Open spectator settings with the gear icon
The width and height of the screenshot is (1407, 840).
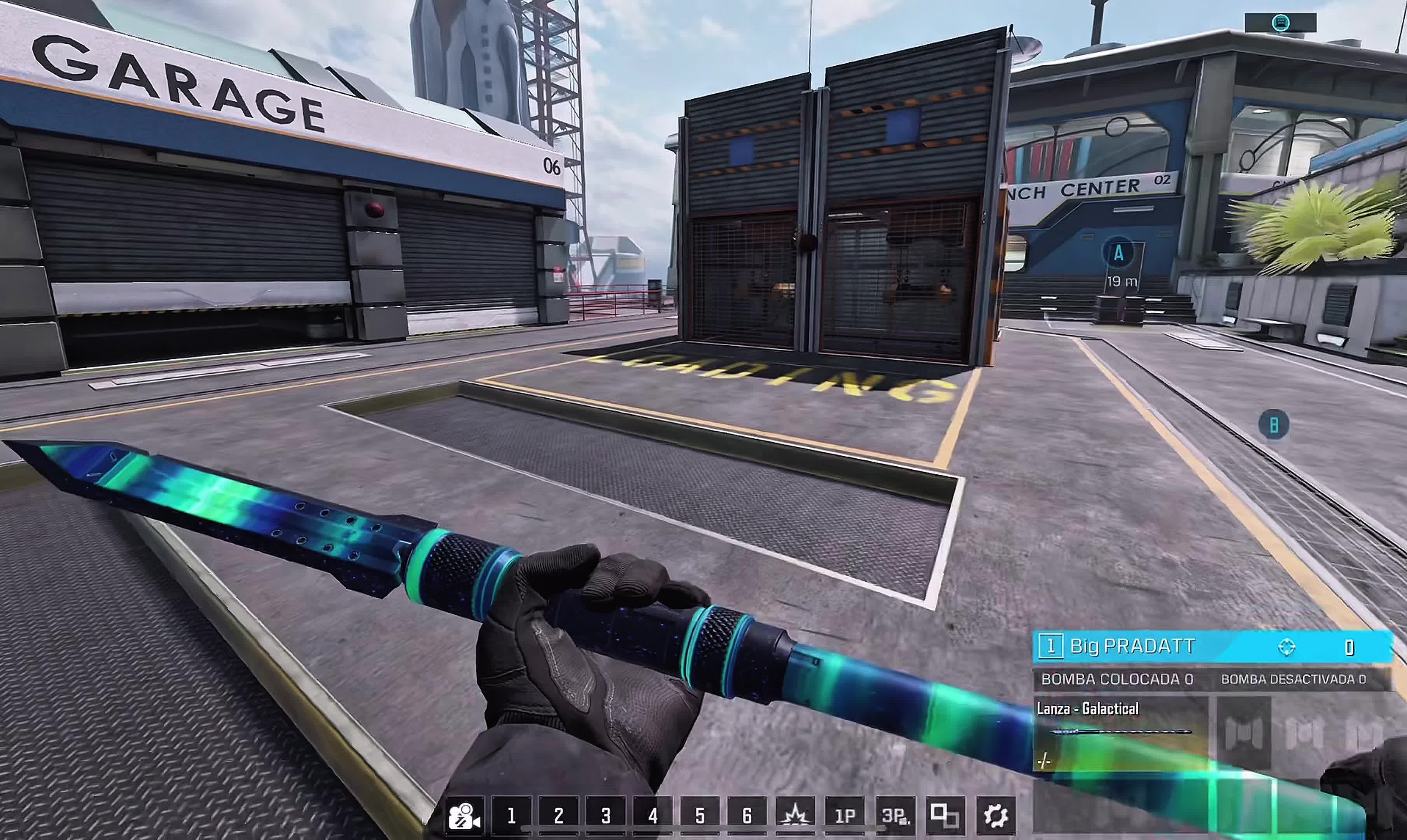coord(996,815)
